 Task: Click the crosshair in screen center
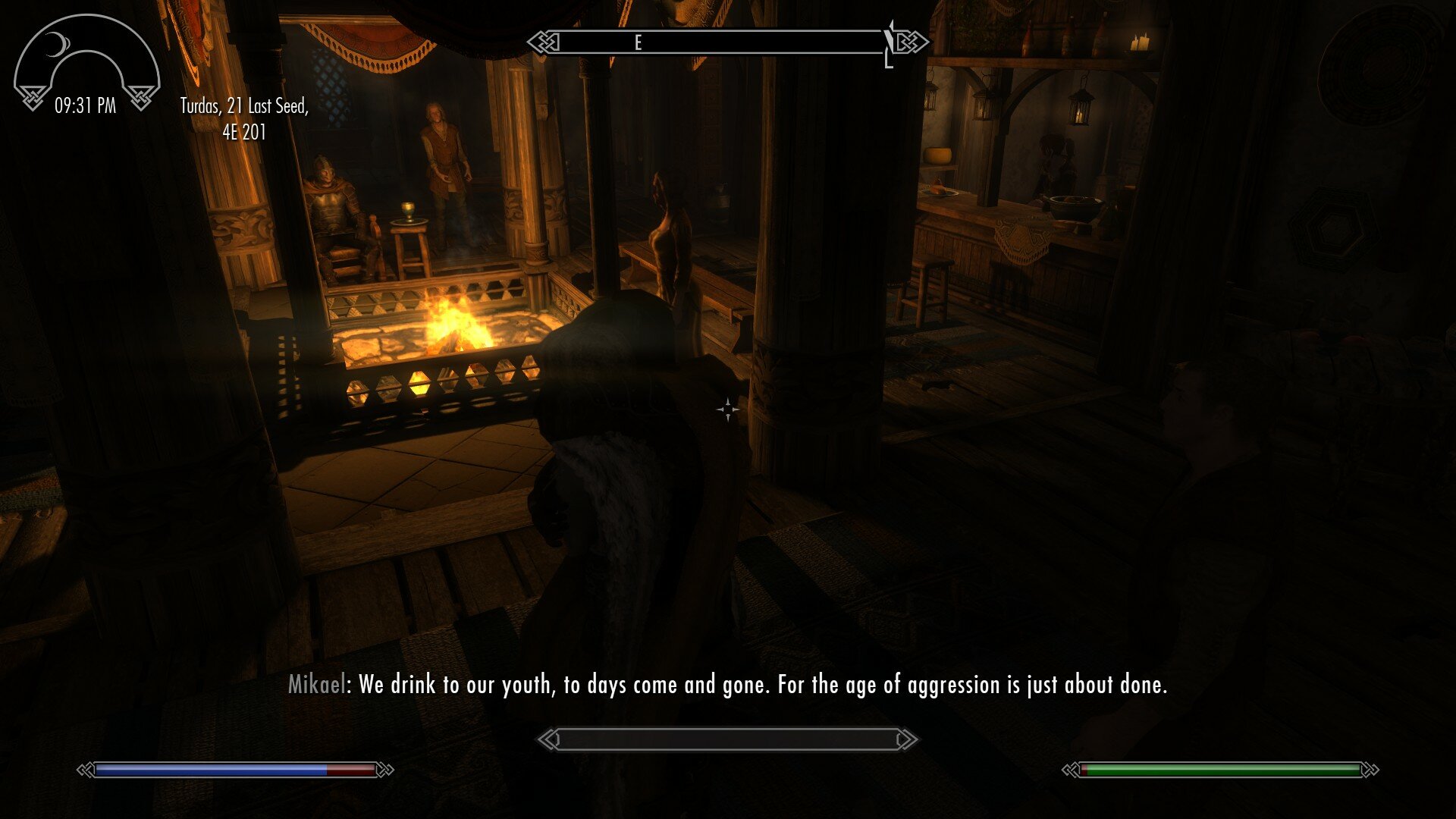[x=726, y=409]
